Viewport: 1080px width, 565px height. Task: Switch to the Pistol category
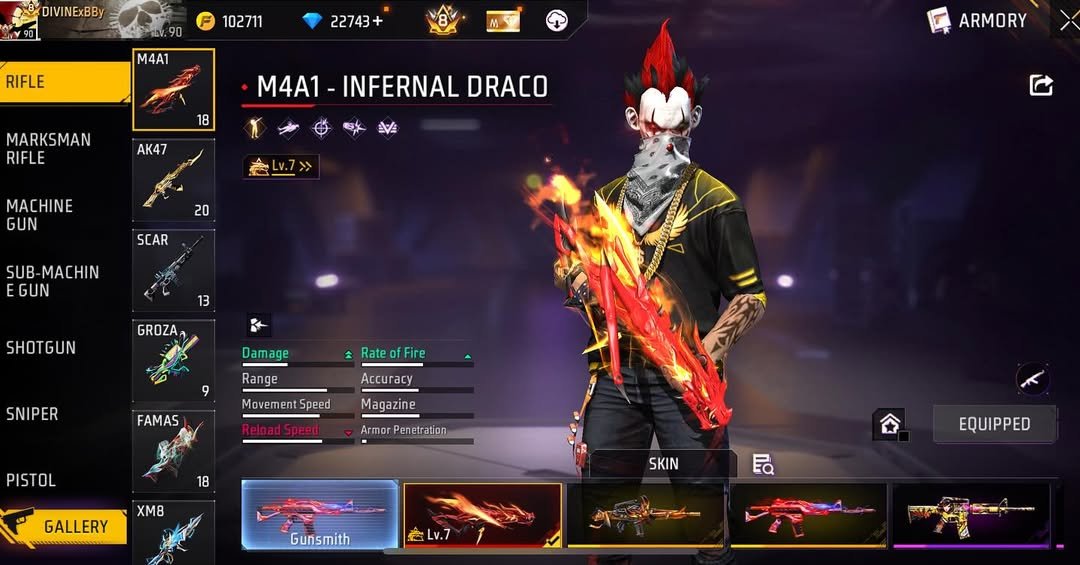tap(31, 480)
